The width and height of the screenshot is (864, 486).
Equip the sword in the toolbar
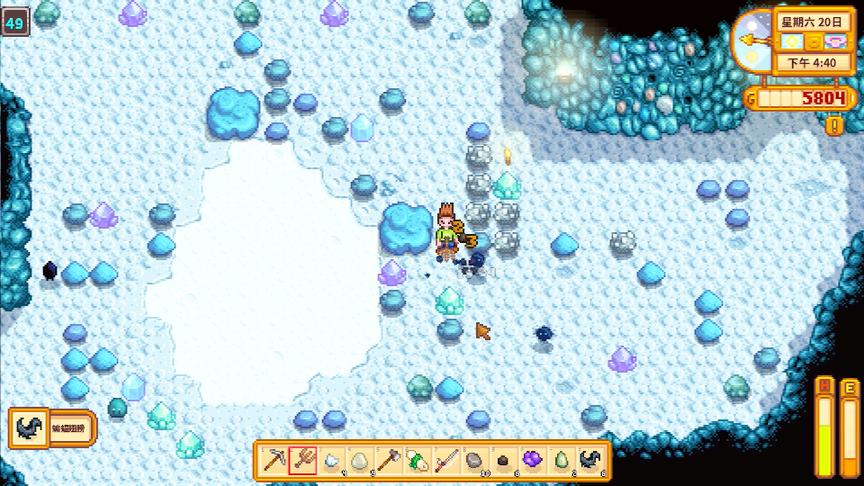(x=447, y=460)
